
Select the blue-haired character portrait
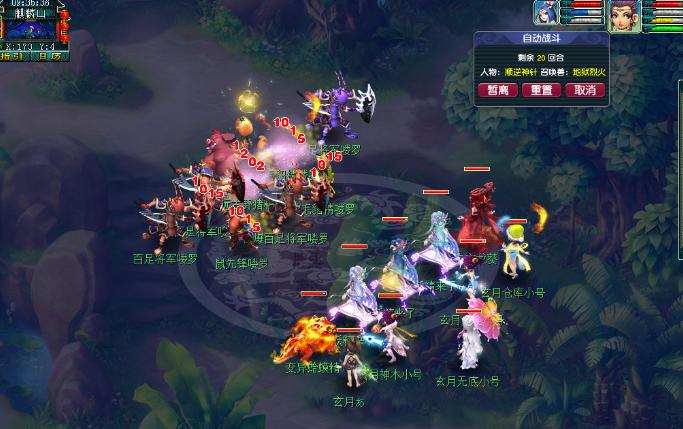[x=546, y=17]
